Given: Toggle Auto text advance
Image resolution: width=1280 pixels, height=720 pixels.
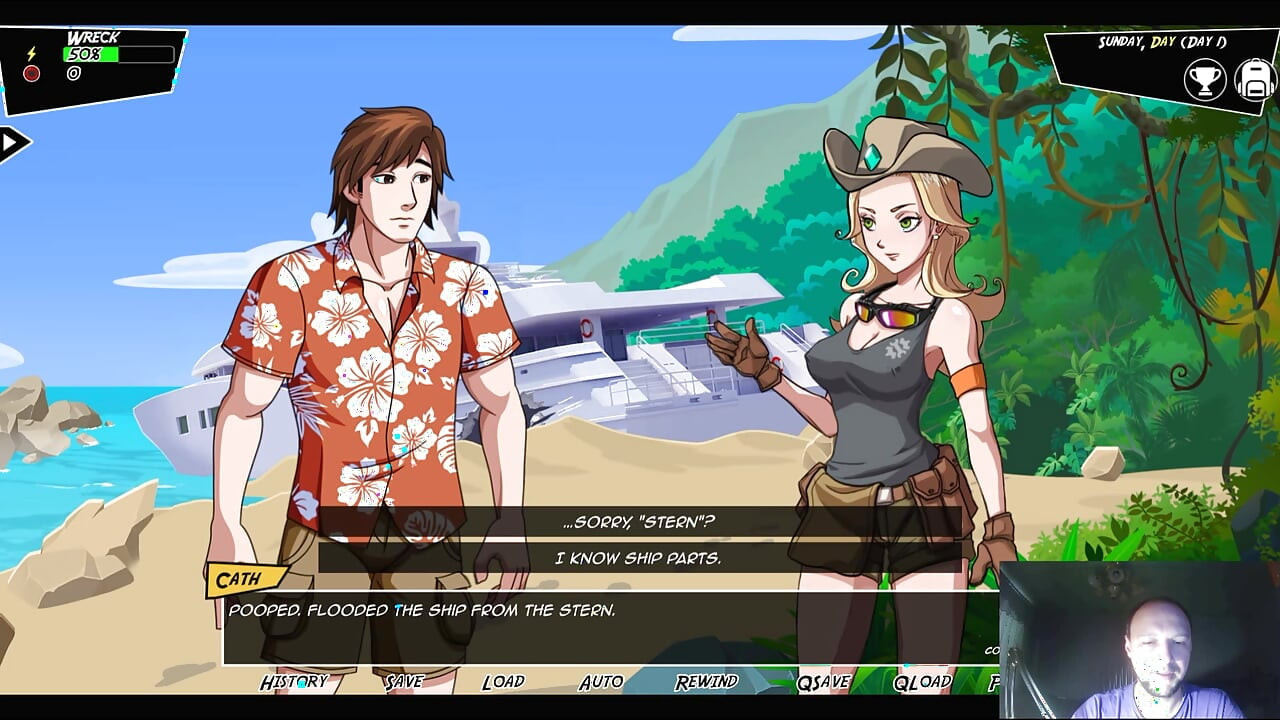Looking at the screenshot, I should (x=601, y=682).
